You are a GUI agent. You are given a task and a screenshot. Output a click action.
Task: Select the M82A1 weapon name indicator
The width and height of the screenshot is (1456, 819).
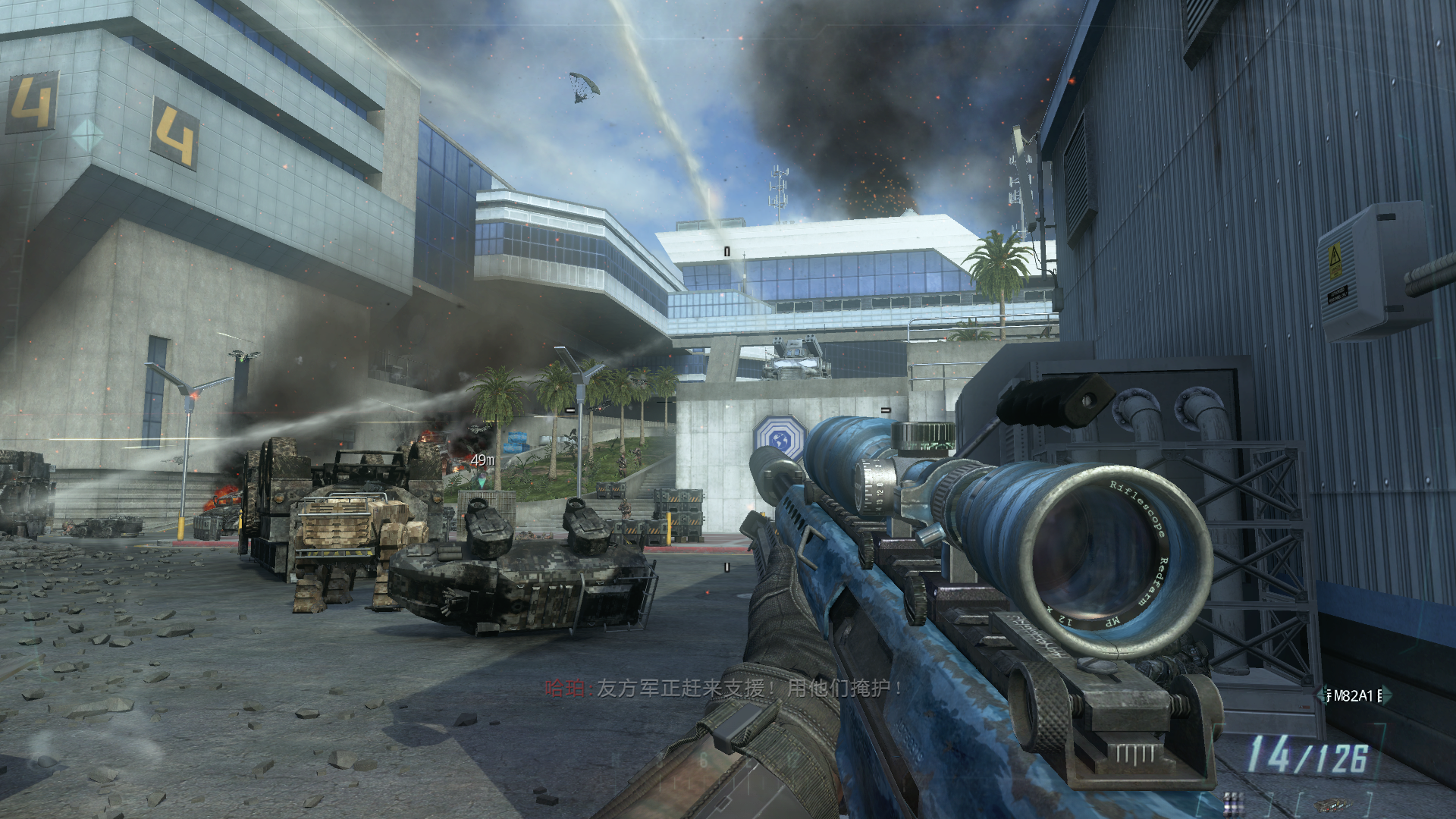[x=1353, y=695]
